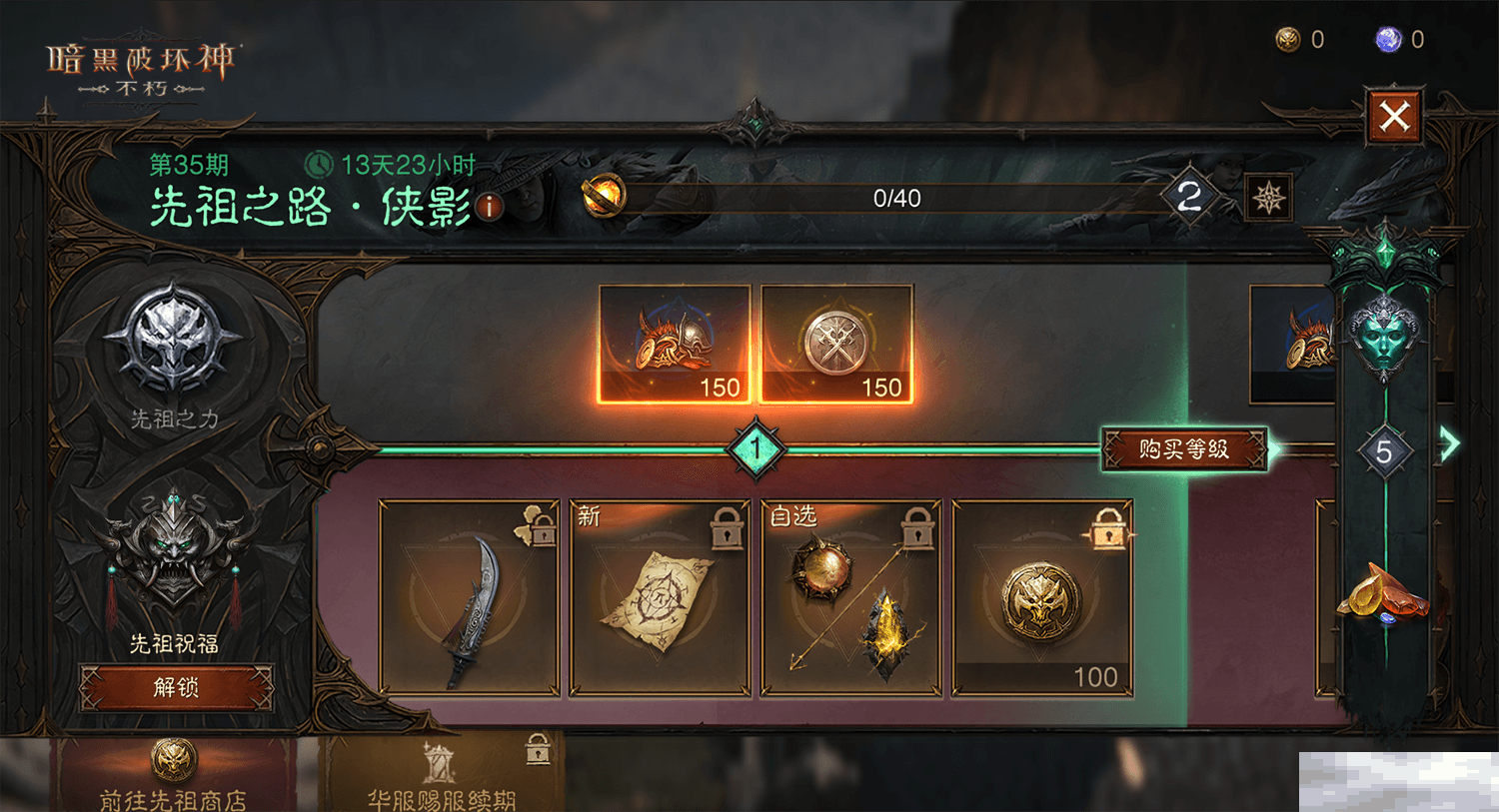The width and height of the screenshot is (1499, 812).
Task: Open the 华服赐服续期 tab
Action: [441, 776]
